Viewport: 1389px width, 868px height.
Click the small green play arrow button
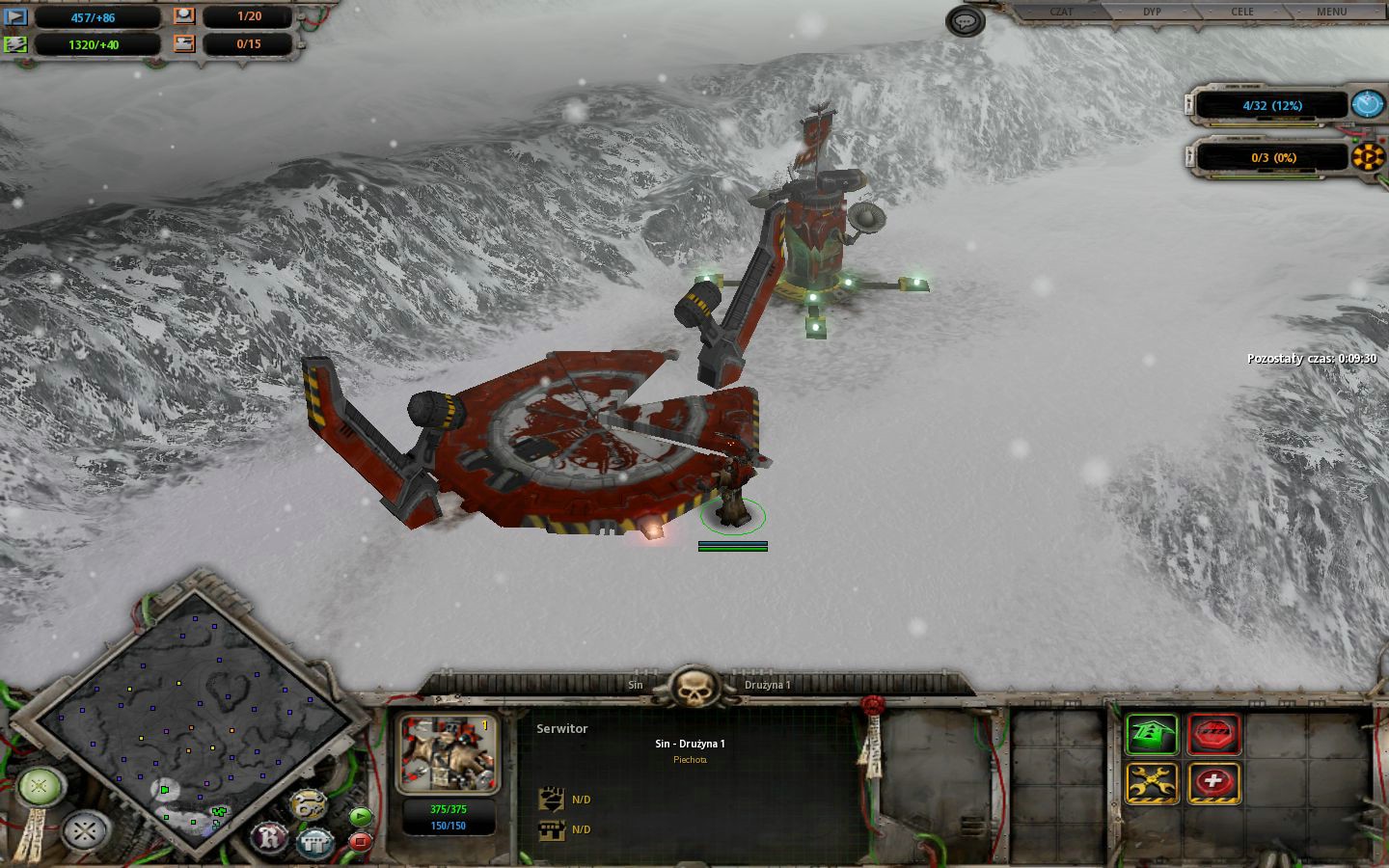(x=360, y=817)
